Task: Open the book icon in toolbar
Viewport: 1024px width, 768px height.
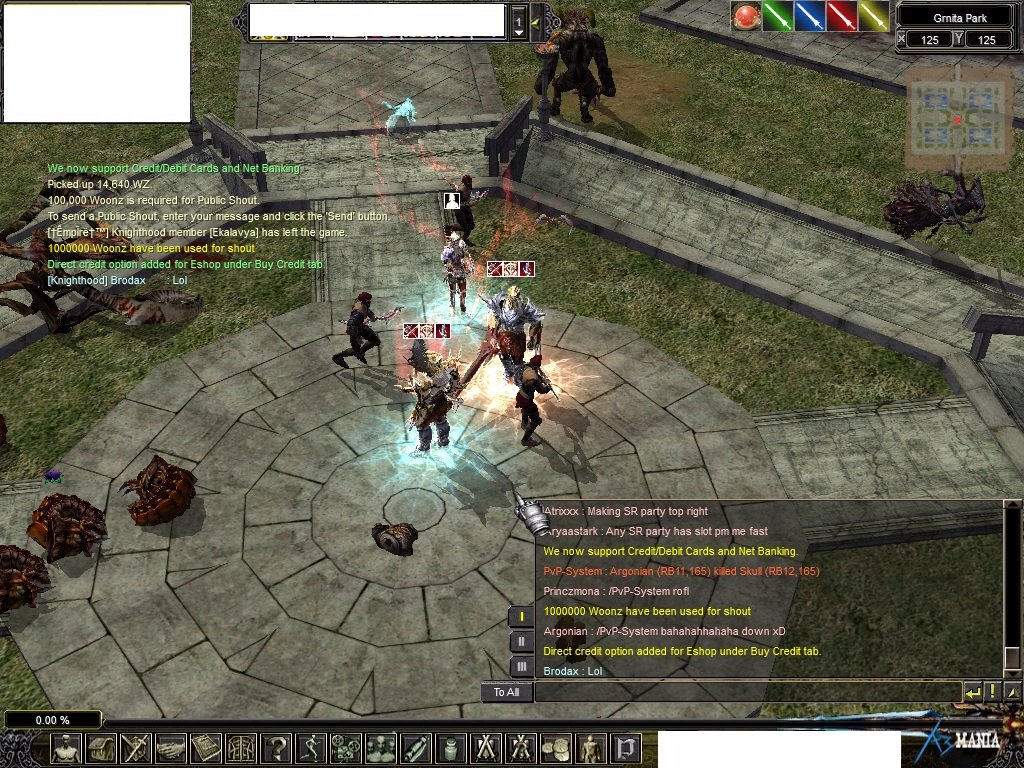Action: coord(206,748)
